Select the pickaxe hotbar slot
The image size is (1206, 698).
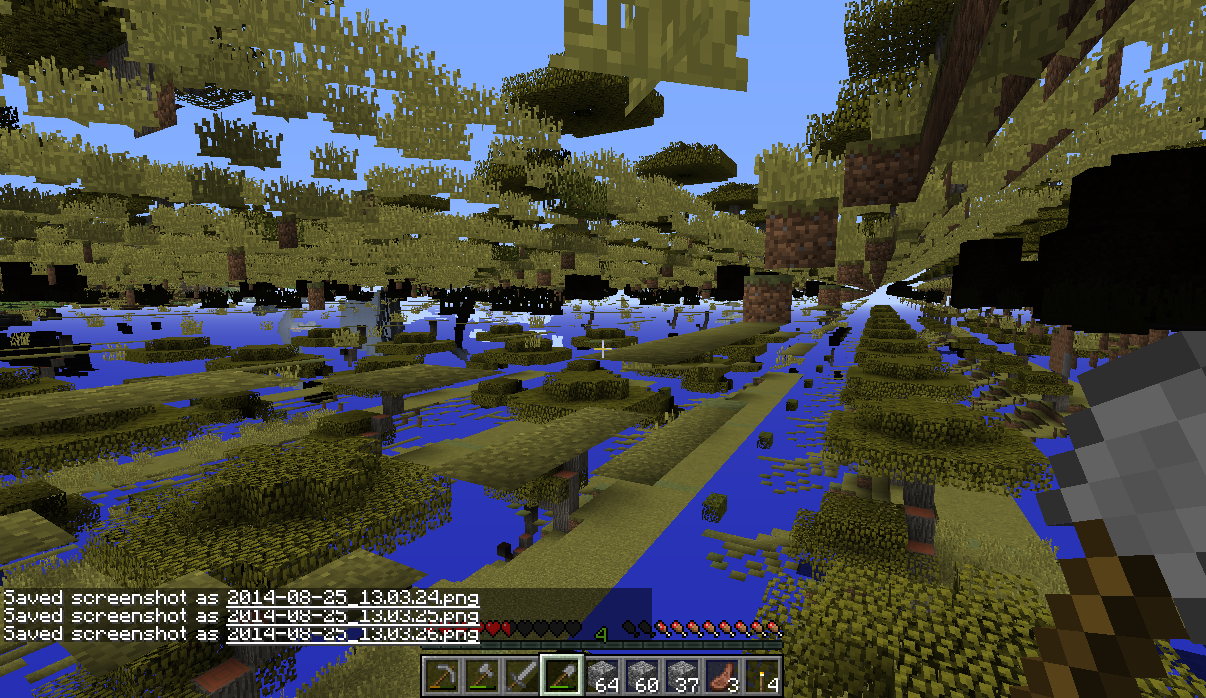(x=441, y=676)
